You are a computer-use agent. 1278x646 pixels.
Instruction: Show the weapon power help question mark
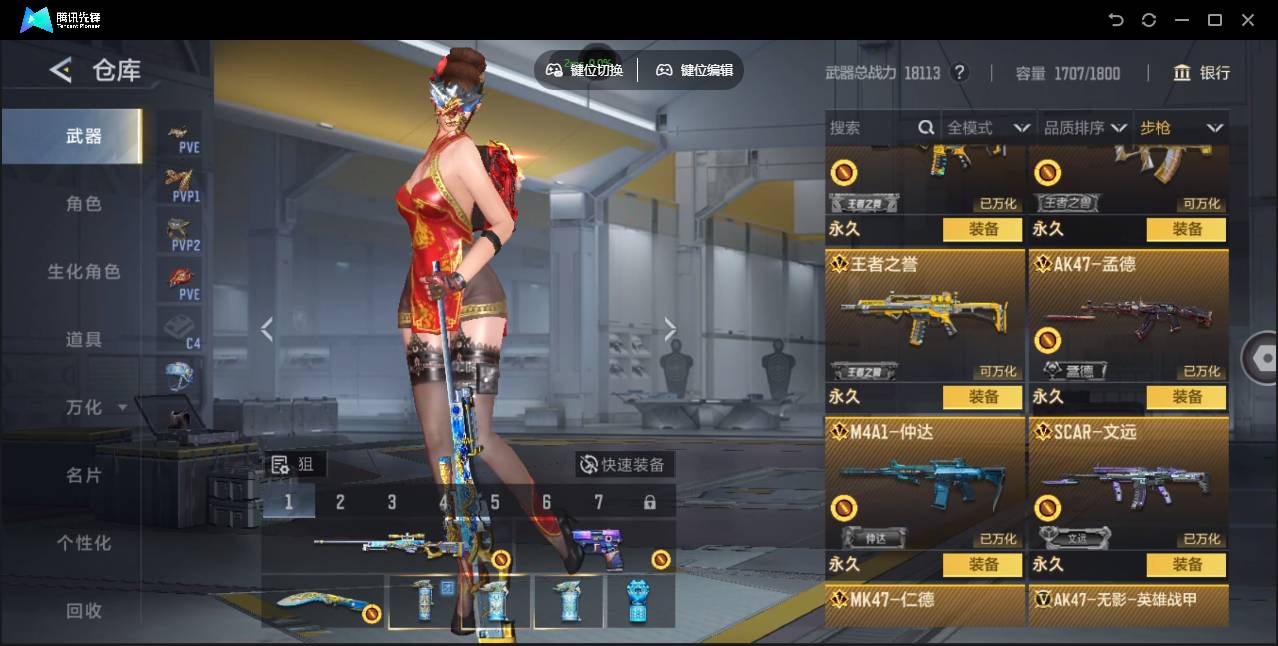(960, 73)
